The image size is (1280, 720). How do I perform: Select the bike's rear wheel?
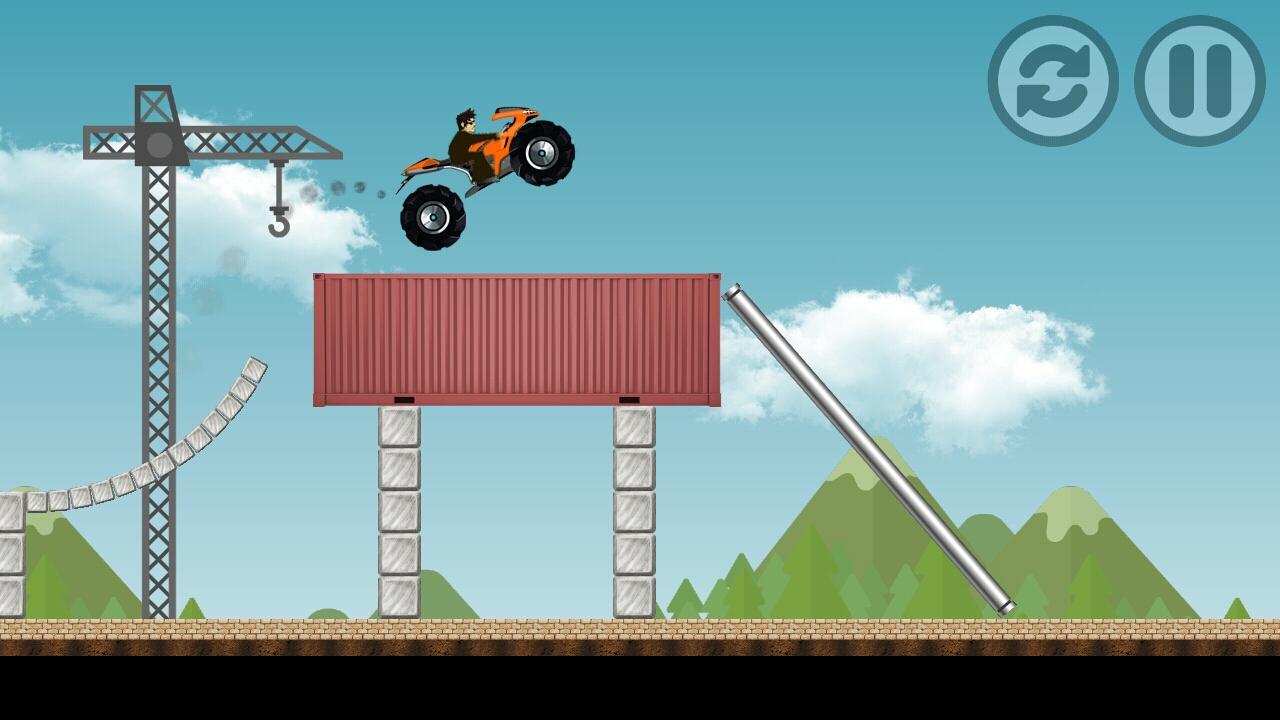pos(435,218)
